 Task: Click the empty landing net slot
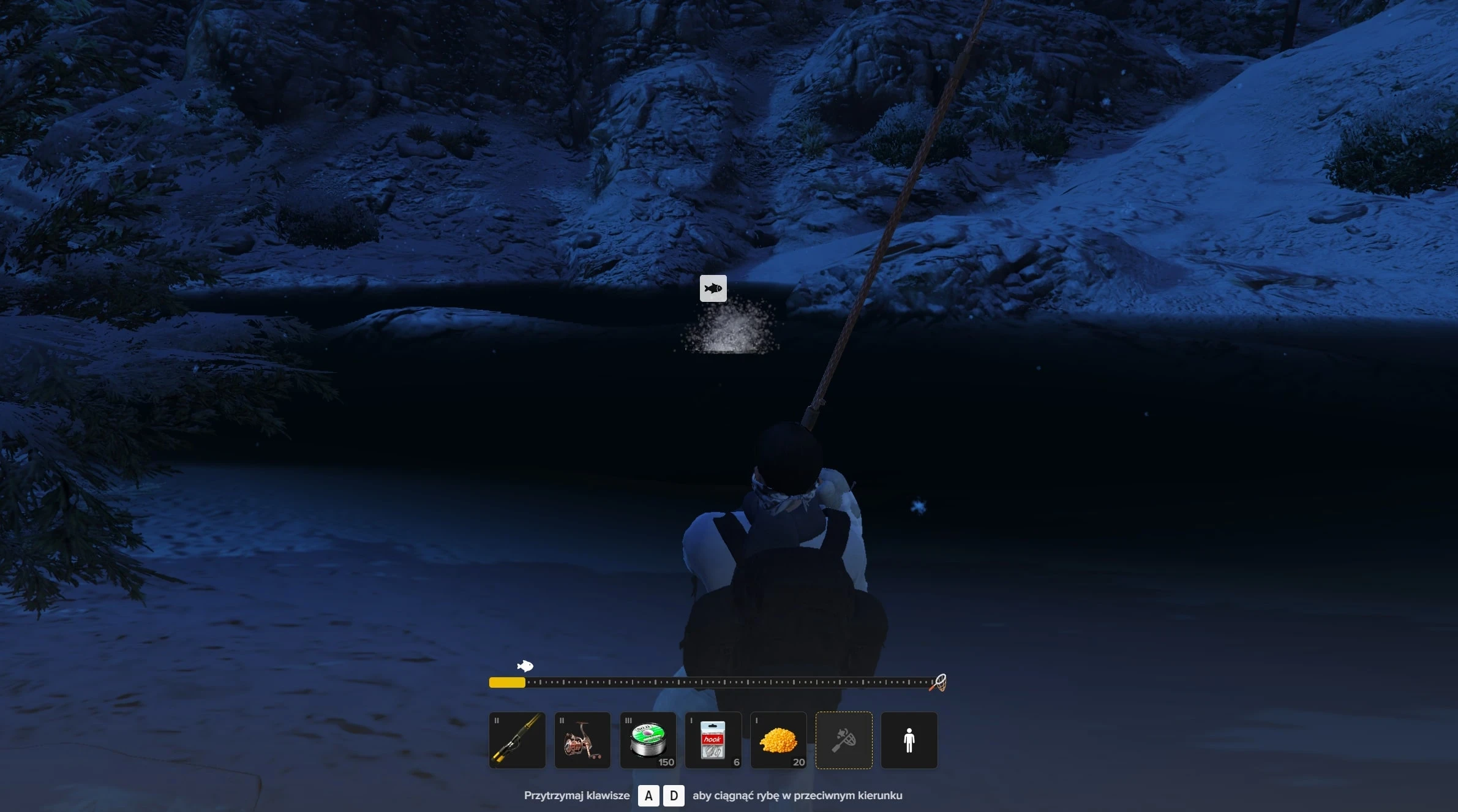point(844,740)
